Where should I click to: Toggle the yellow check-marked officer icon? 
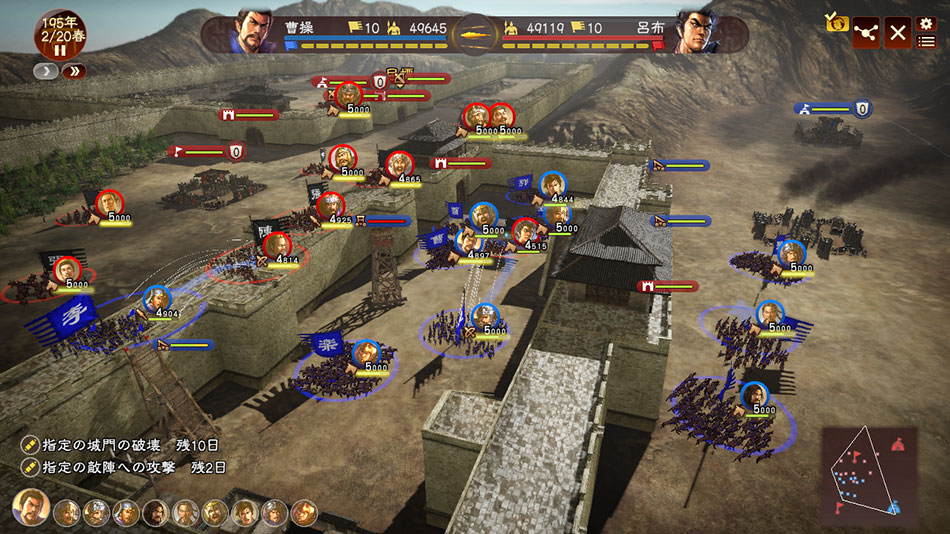tap(836, 21)
